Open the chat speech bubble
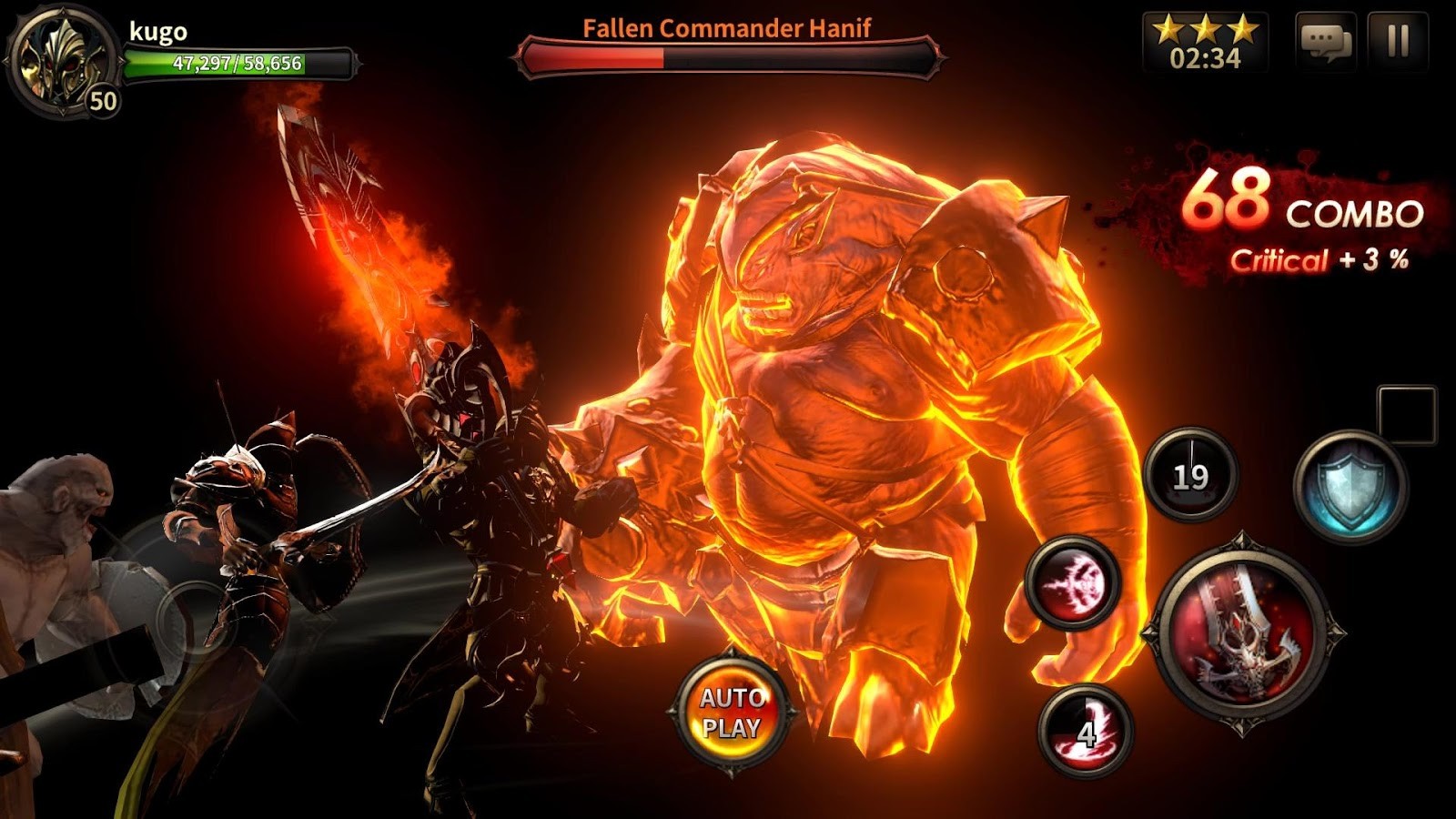Viewport: 1456px width, 819px height. [1325, 41]
